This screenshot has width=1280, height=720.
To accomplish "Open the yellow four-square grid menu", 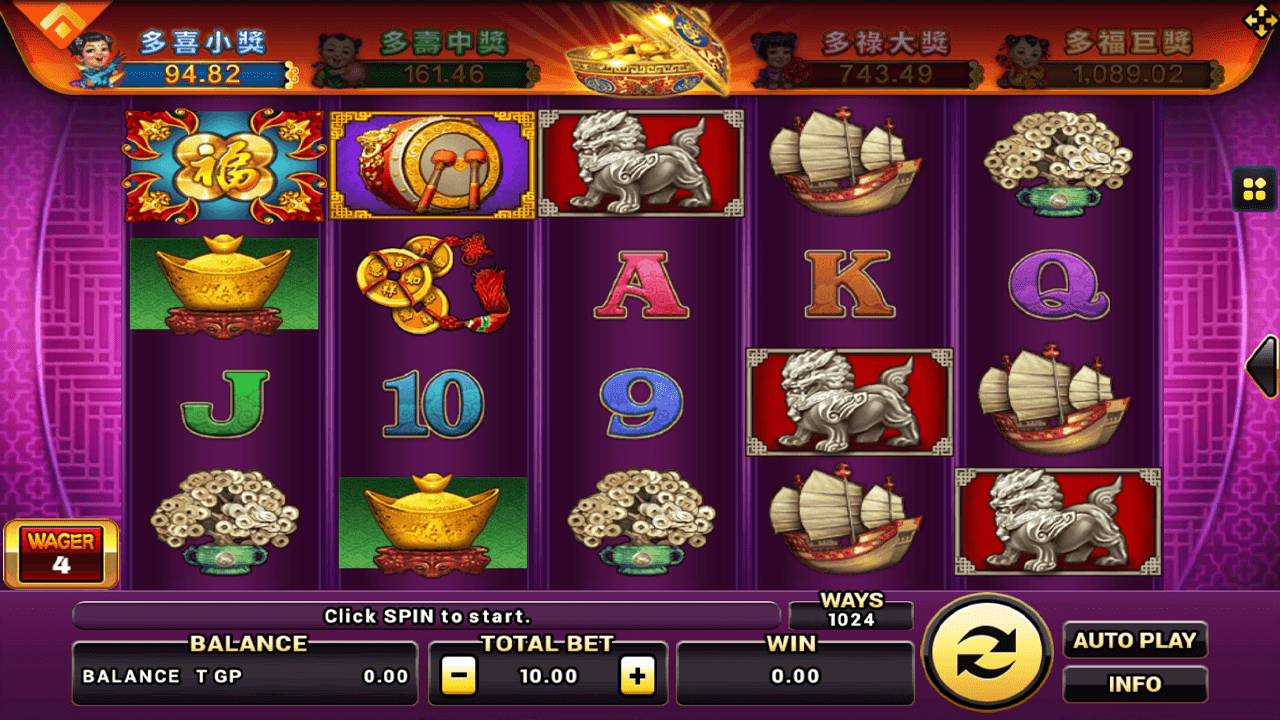I will tap(1253, 189).
